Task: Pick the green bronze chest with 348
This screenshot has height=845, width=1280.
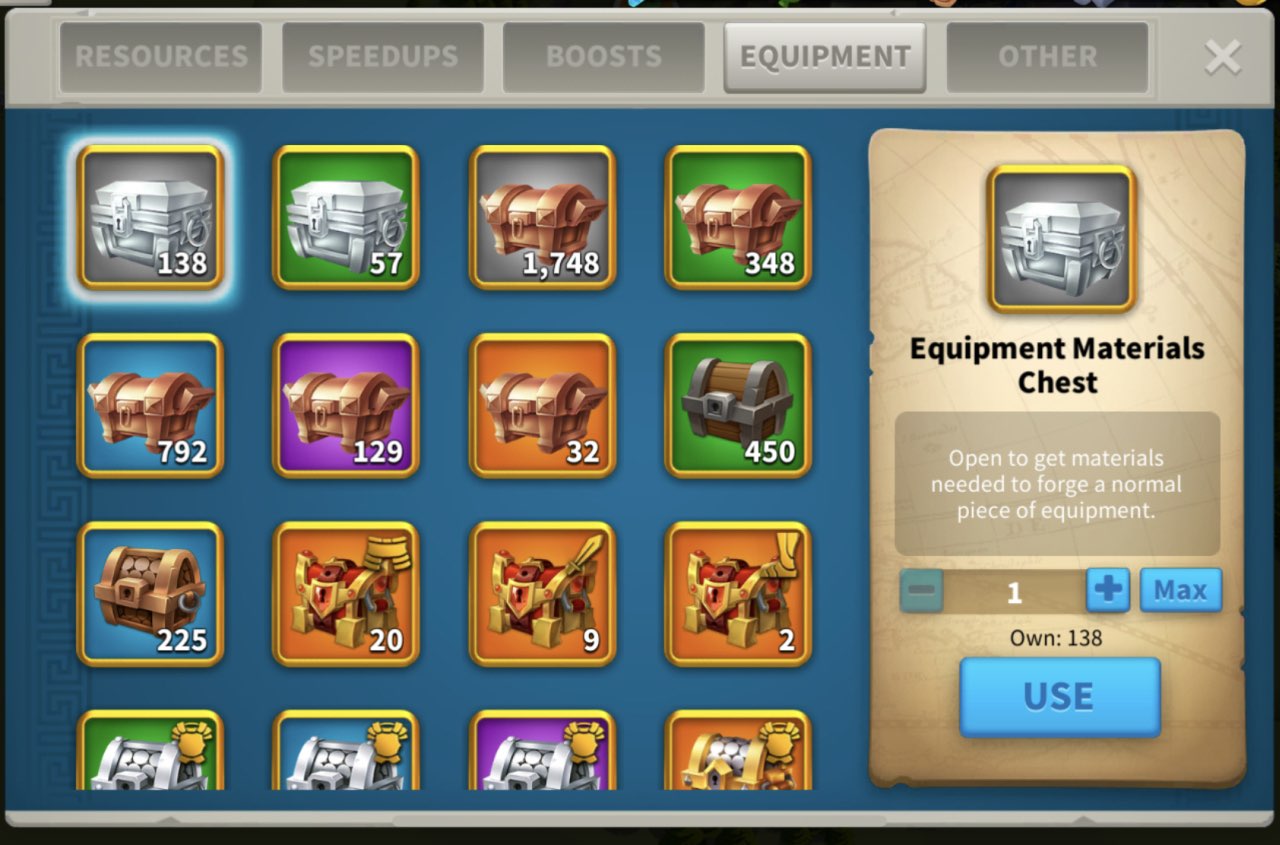Action: pyautogui.click(x=738, y=217)
